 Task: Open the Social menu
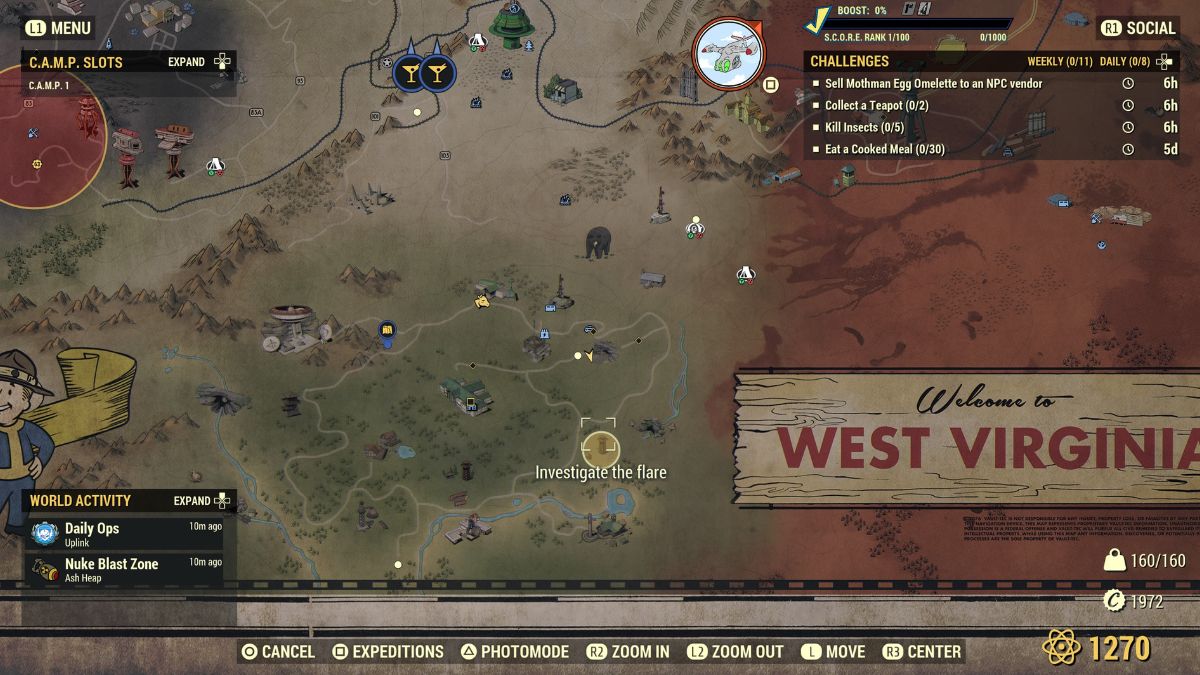(x=1138, y=28)
